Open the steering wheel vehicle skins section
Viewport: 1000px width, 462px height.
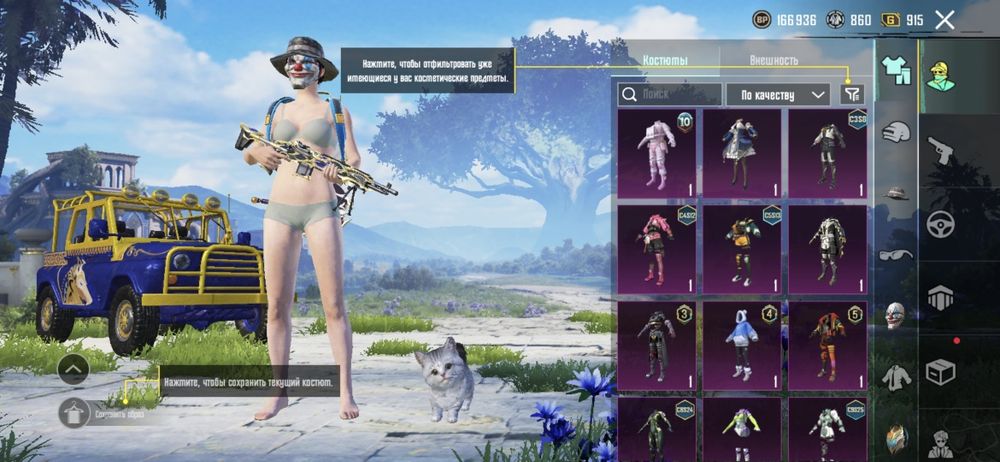(x=940, y=223)
